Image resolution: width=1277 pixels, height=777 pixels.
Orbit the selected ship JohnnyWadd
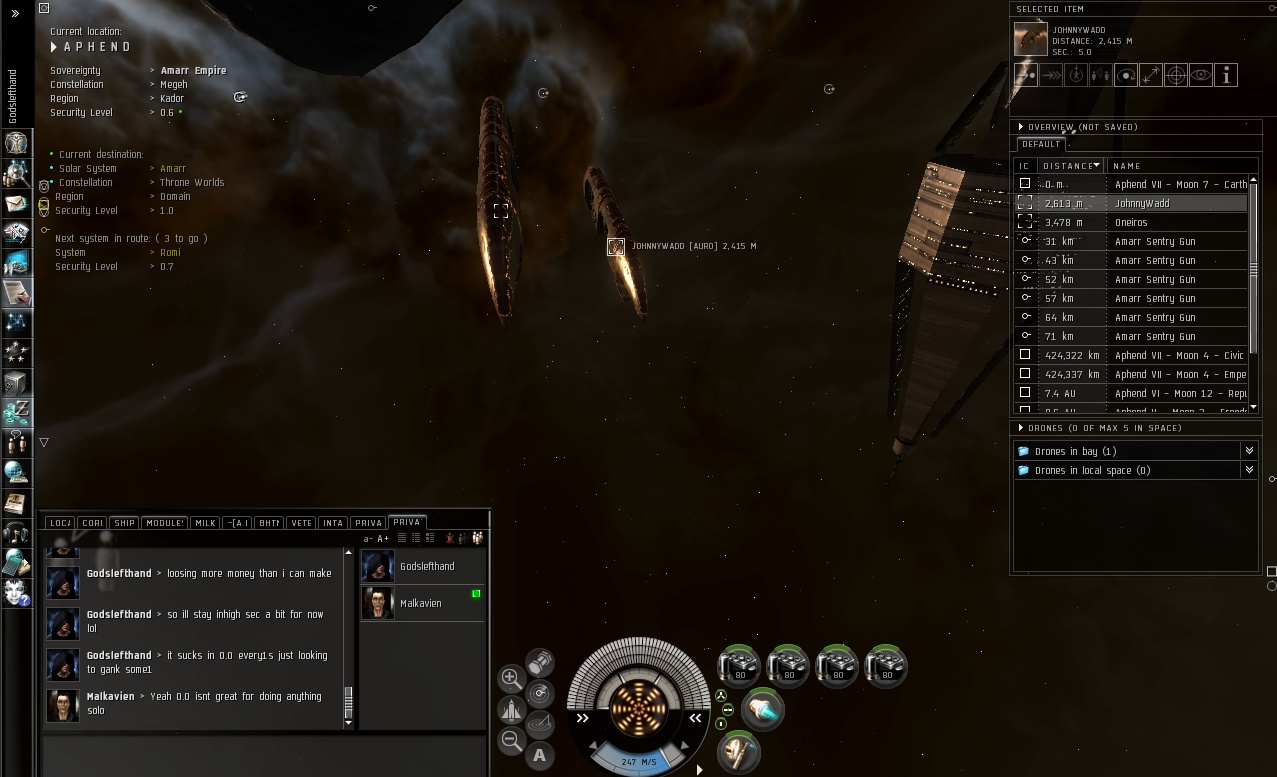click(x=1126, y=75)
